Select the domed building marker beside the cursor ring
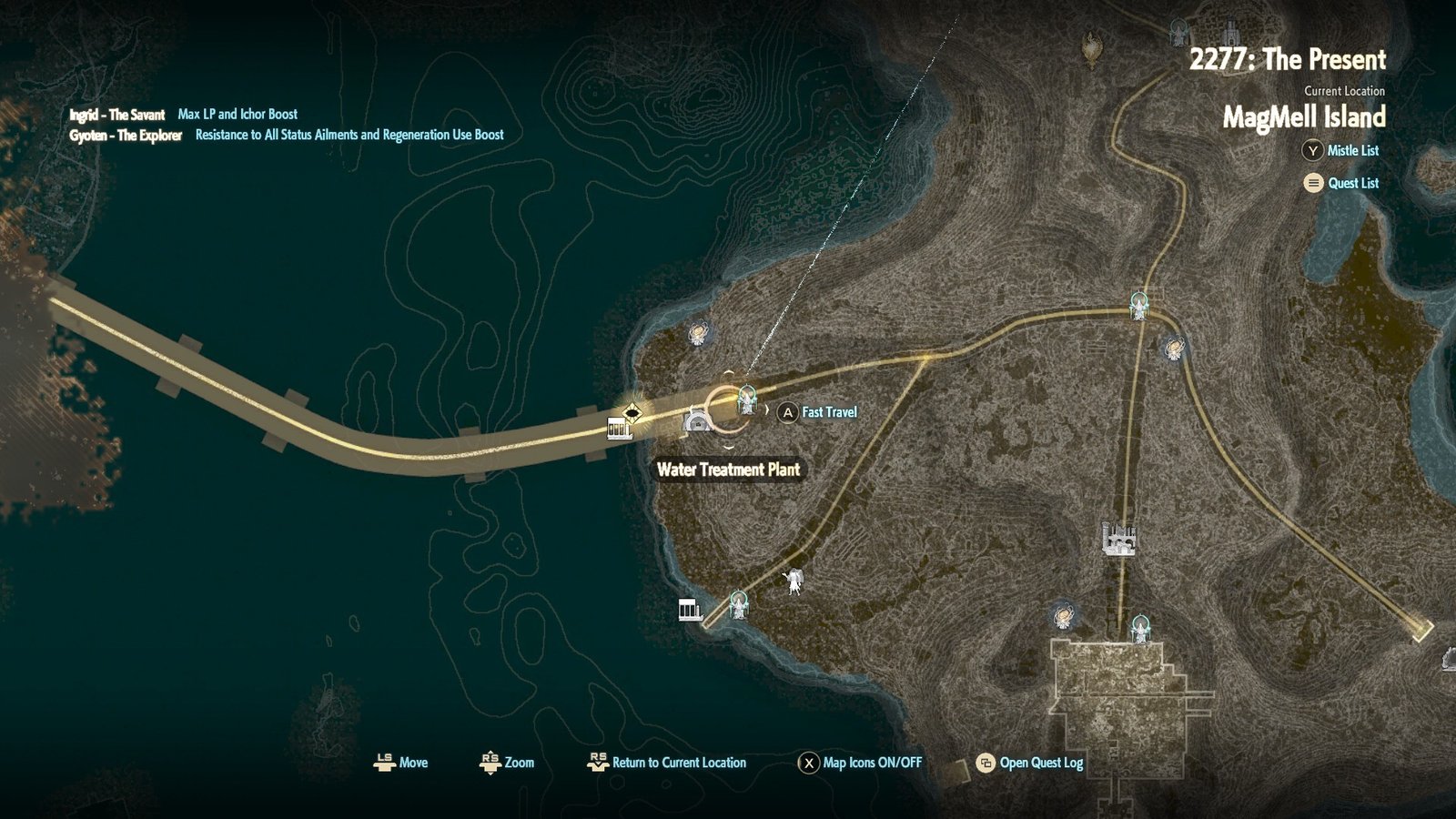 (x=697, y=421)
